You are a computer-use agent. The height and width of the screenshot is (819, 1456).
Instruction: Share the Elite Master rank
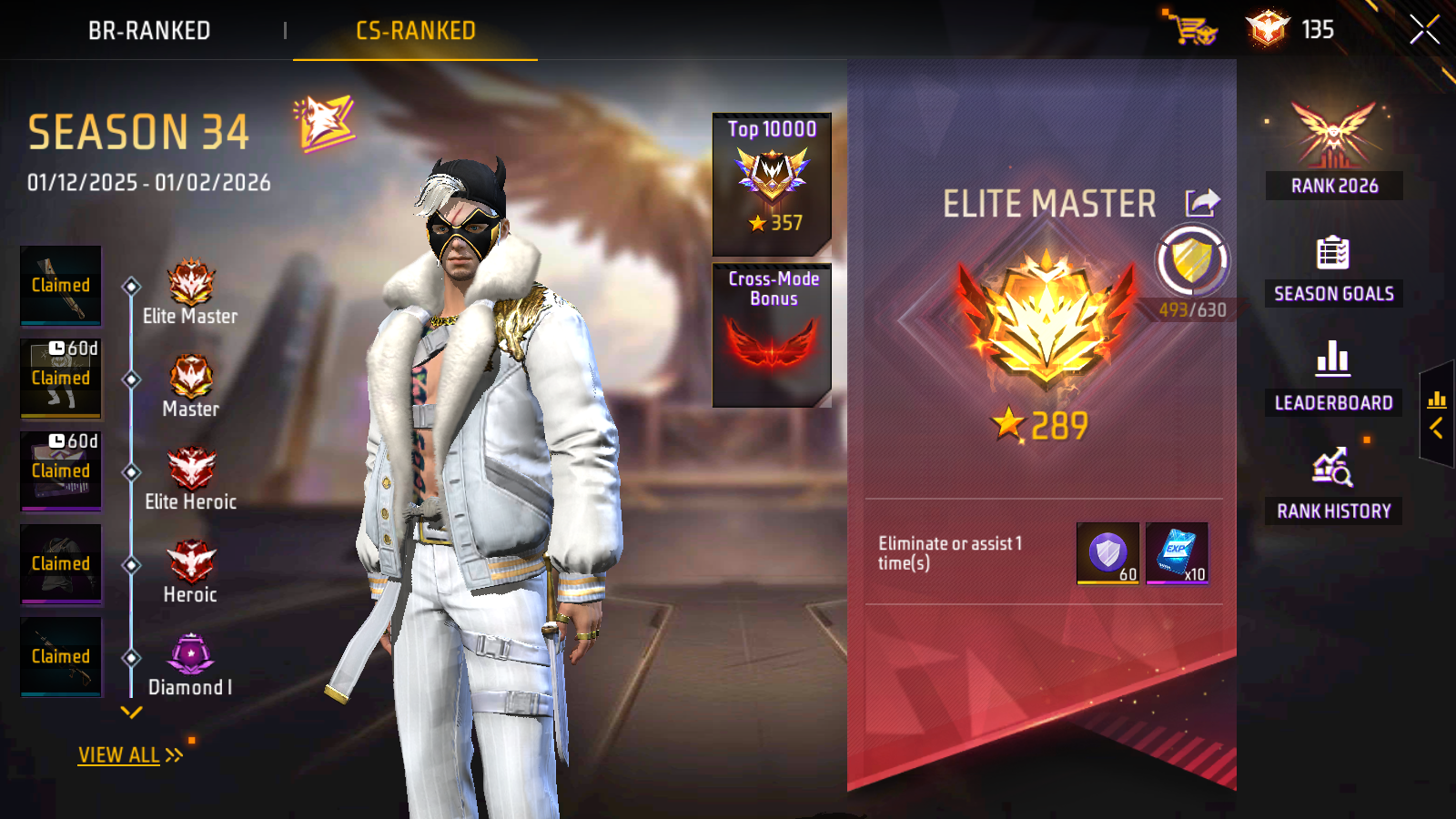1202,202
